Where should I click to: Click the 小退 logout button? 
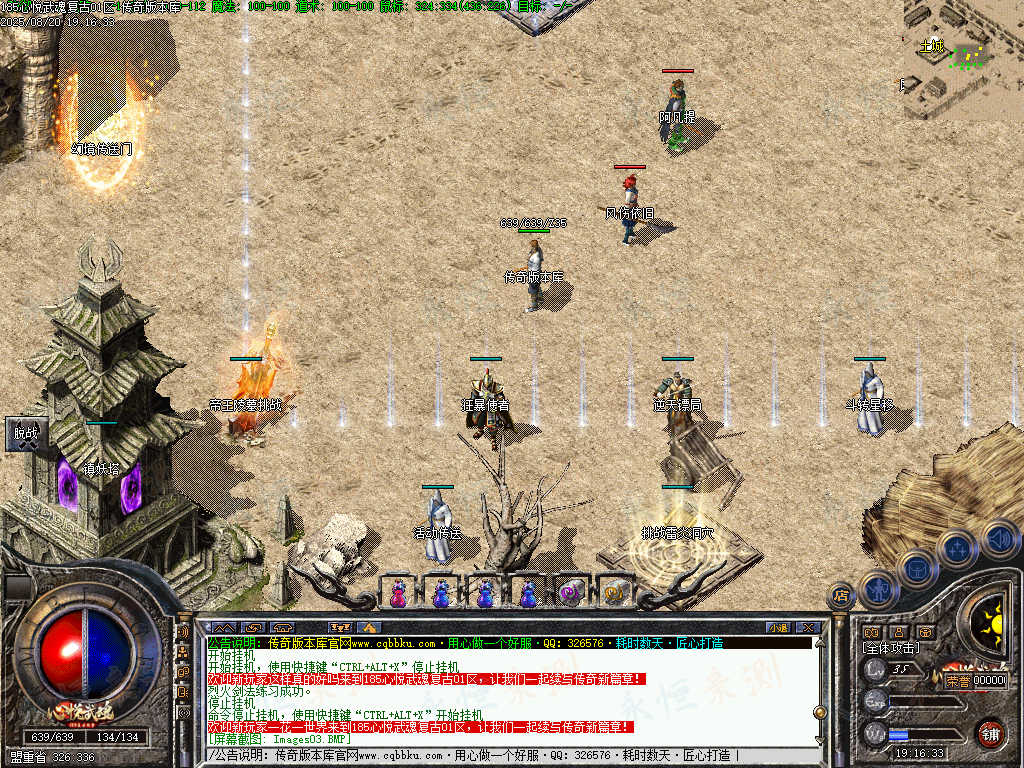tap(778, 627)
